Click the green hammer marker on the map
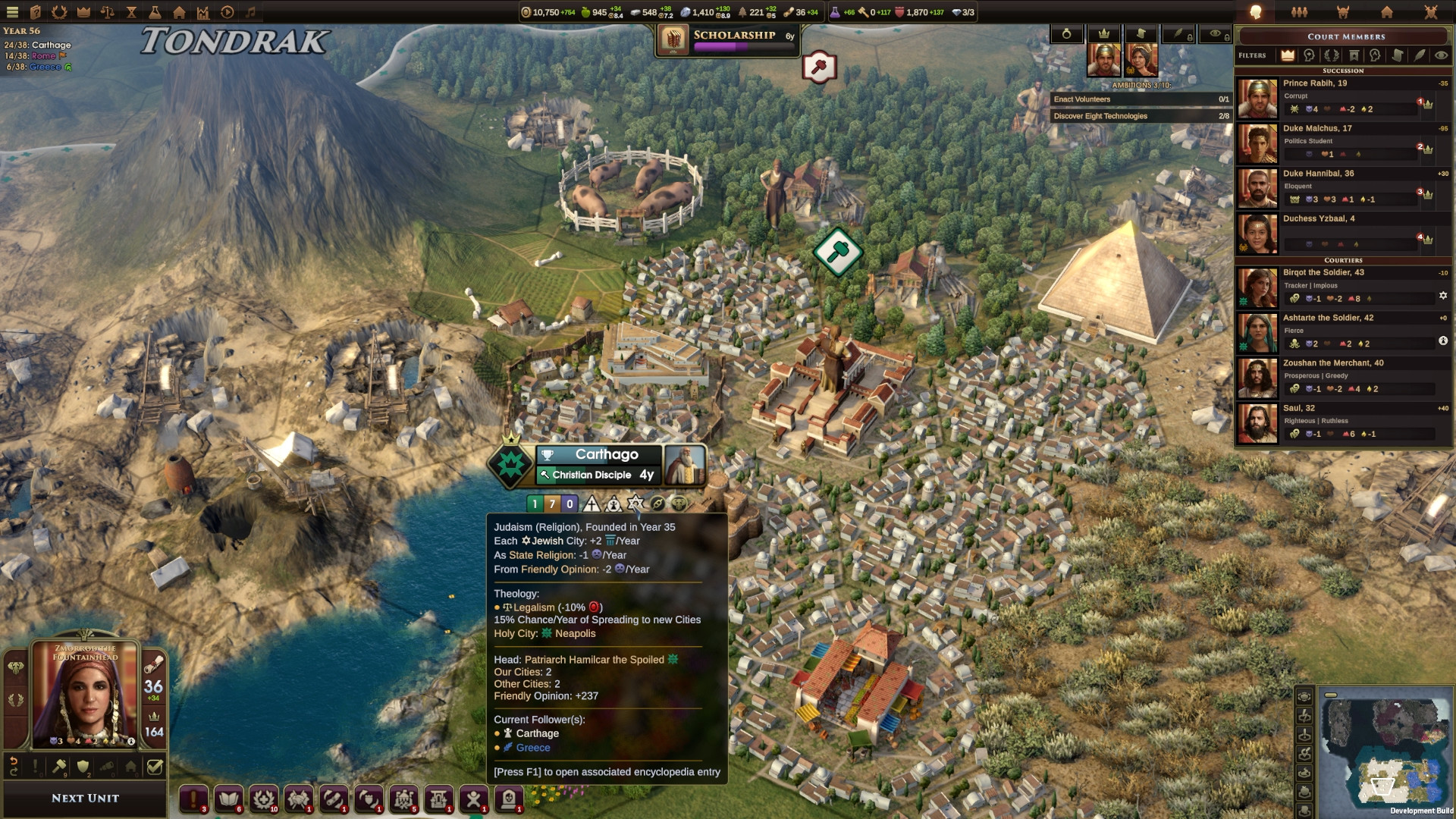This screenshot has width=1456, height=819. pyautogui.click(x=836, y=251)
